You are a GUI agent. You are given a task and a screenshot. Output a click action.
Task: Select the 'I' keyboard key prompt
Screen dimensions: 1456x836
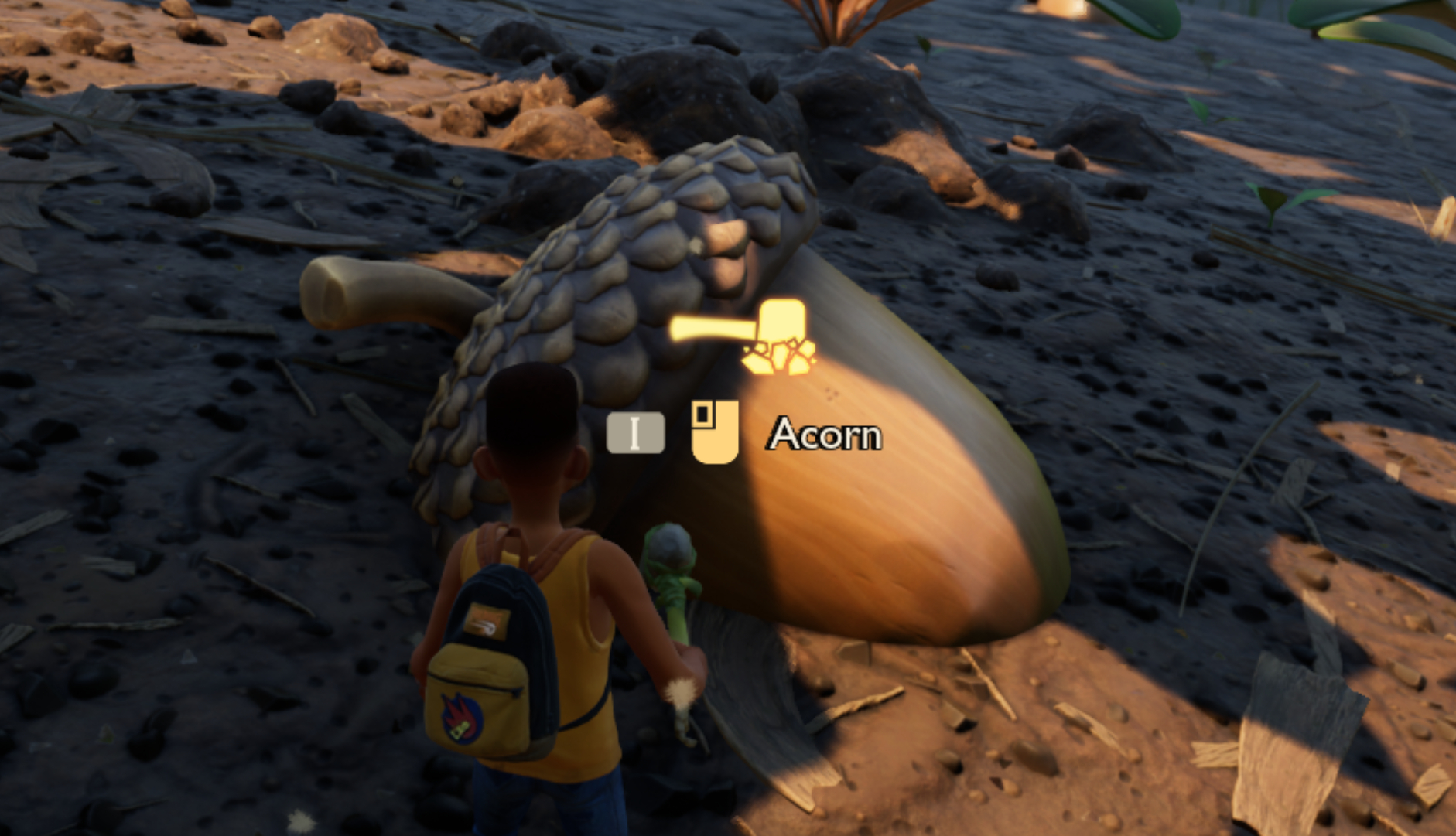coord(634,435)
